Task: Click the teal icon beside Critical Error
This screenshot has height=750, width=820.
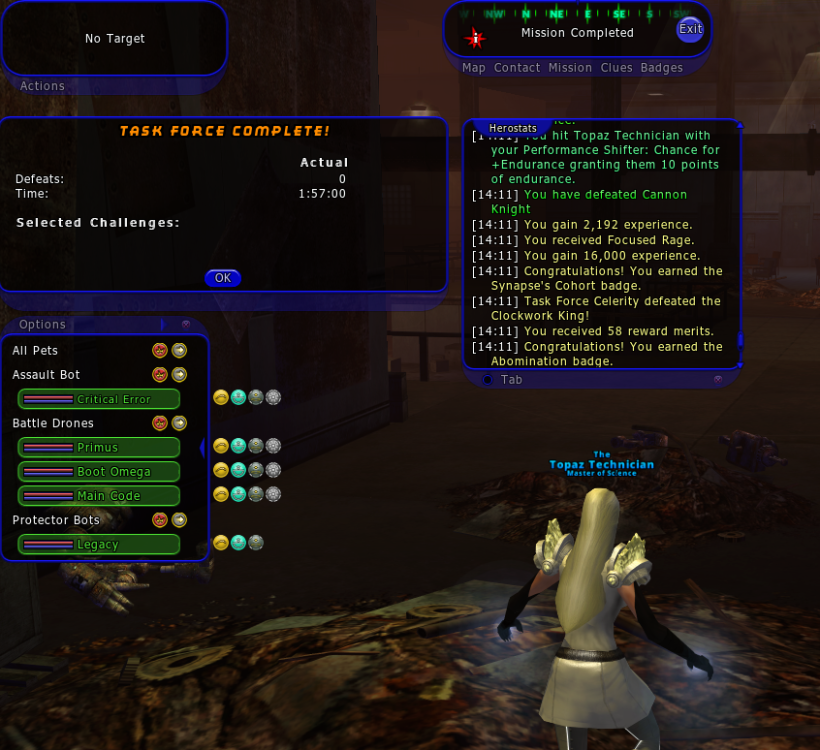Action: [x=238, y=398]
